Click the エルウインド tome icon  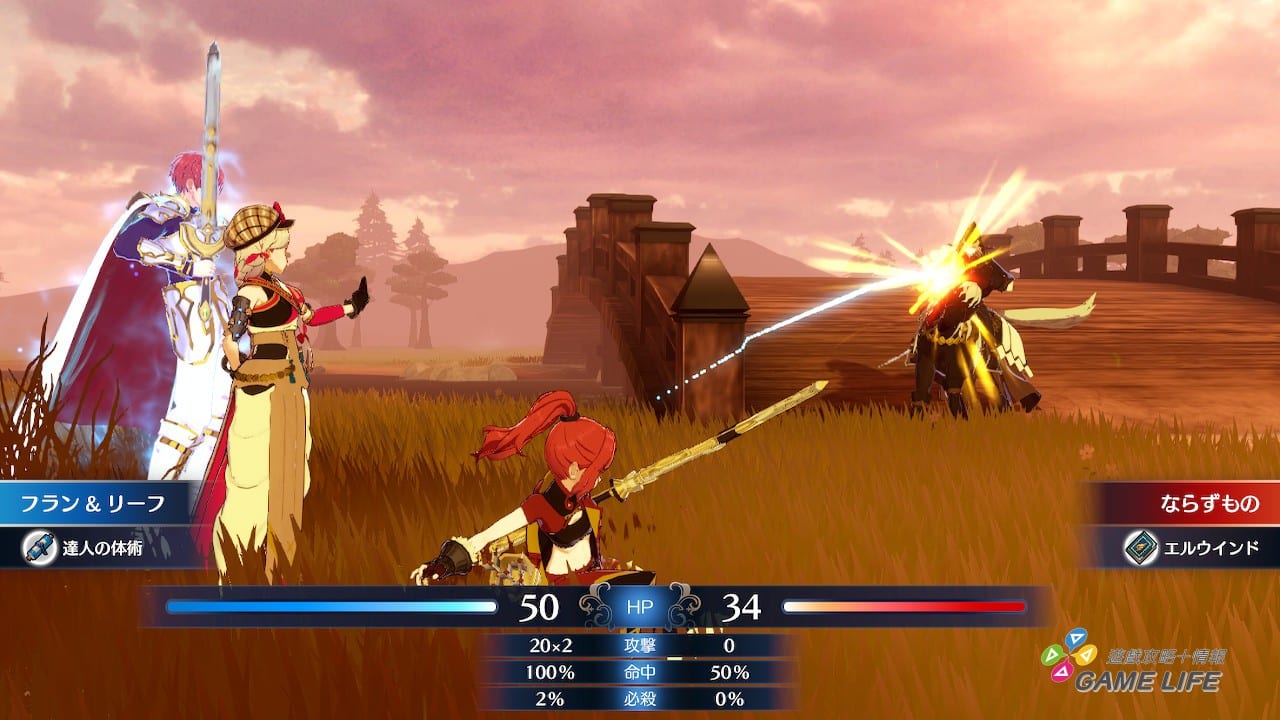coord(1141,548)
